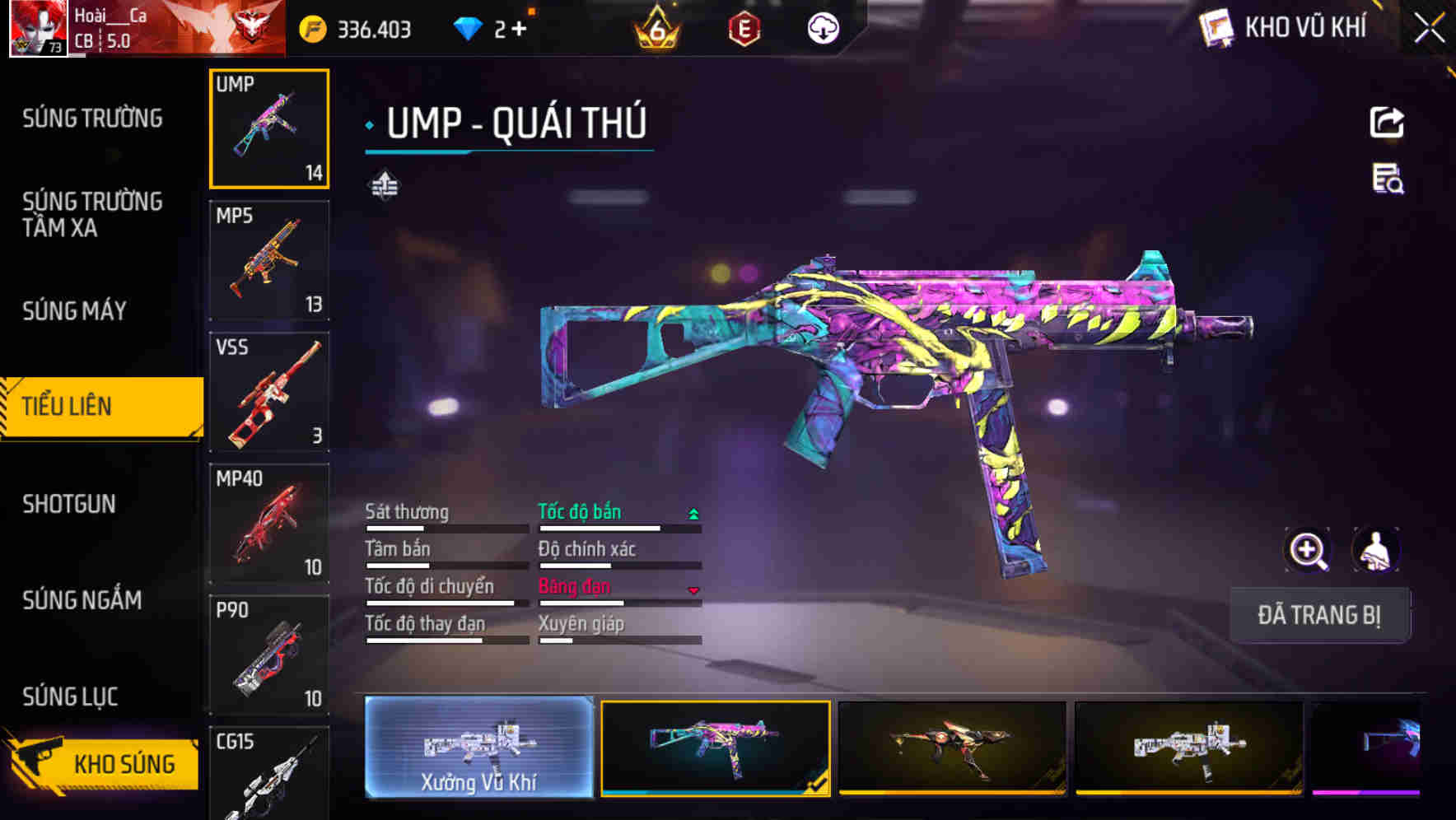Viewport: 1456px width, 820px height.
Task: Show the Súng Ngắm category
Action: 82,600
